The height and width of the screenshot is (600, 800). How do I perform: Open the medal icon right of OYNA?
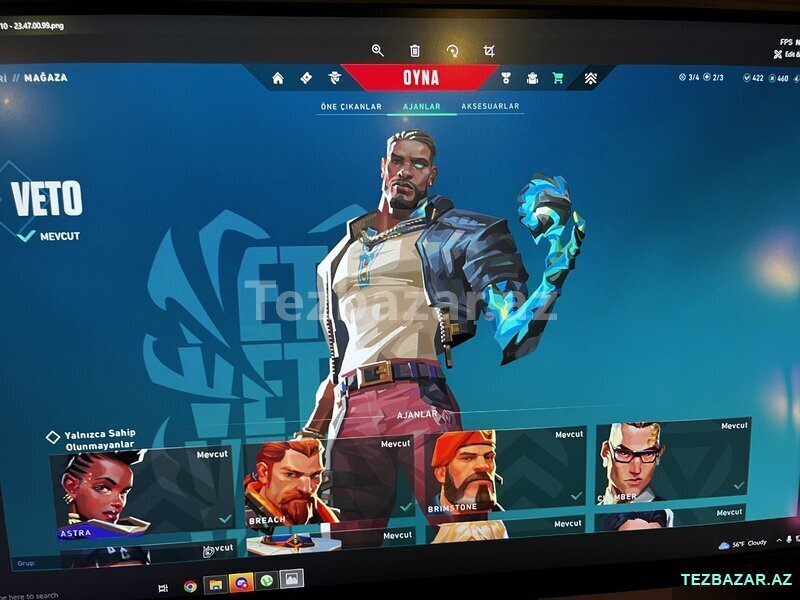click(506, 78)
